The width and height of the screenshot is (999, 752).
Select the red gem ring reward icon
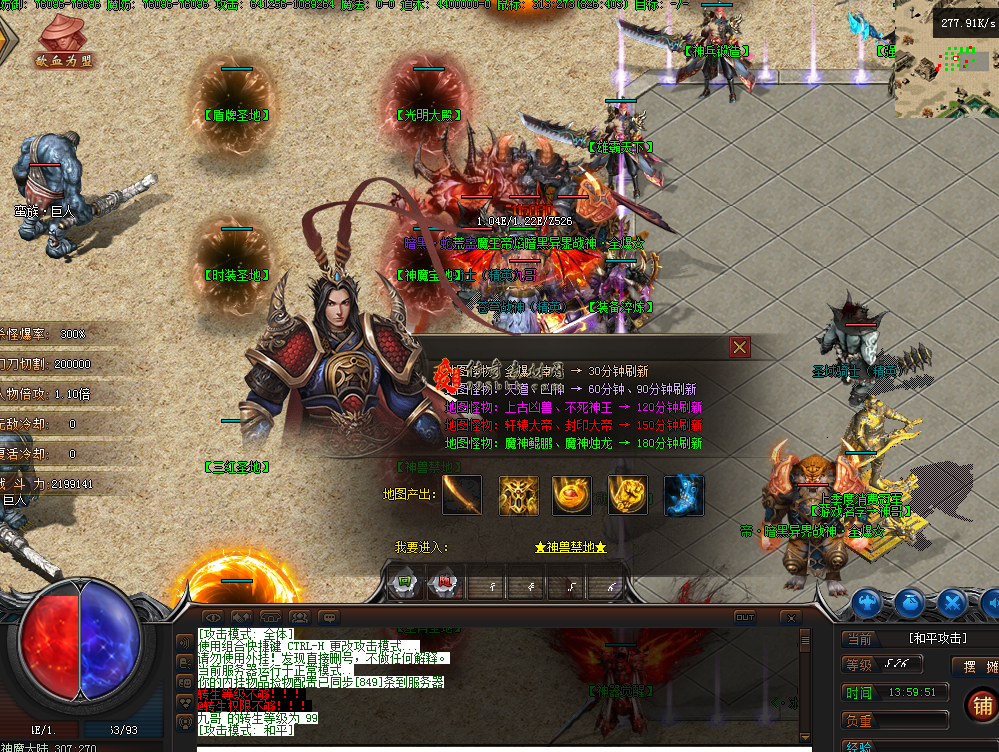(572, 495)
